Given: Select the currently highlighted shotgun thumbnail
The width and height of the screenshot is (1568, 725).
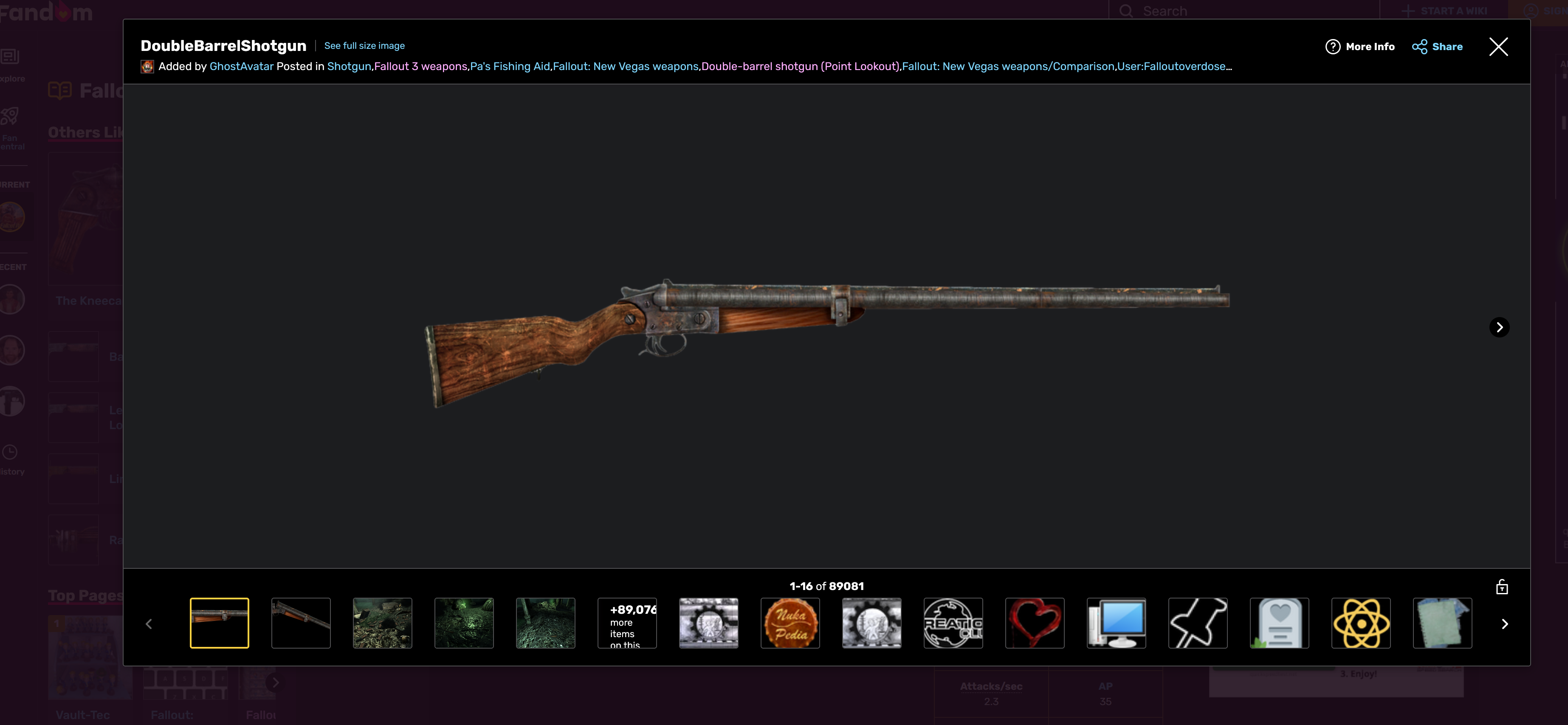Looking at the screenshot, I should point(220,623).
